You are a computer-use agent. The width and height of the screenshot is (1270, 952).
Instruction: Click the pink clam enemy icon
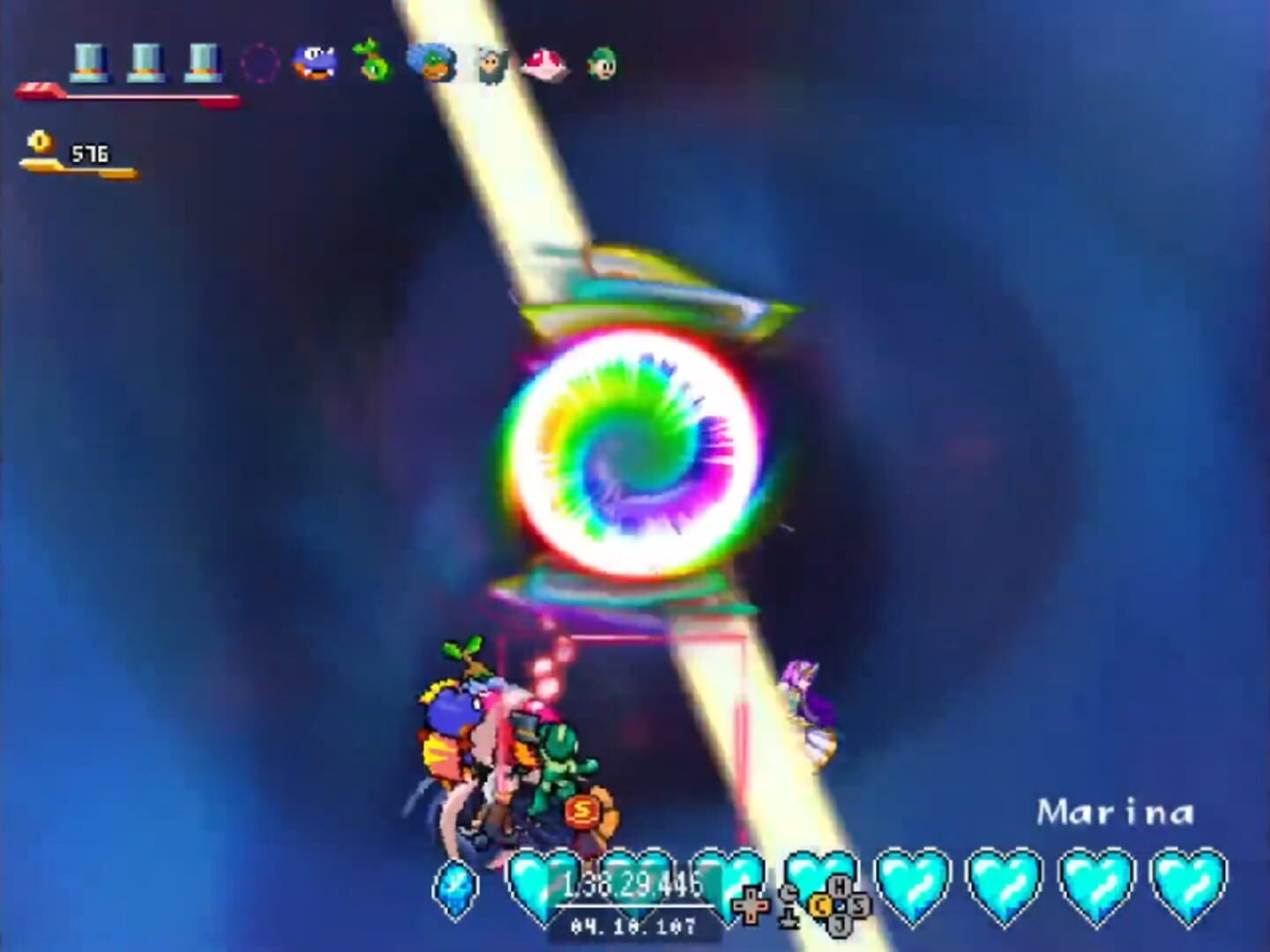tap(542, 62)
